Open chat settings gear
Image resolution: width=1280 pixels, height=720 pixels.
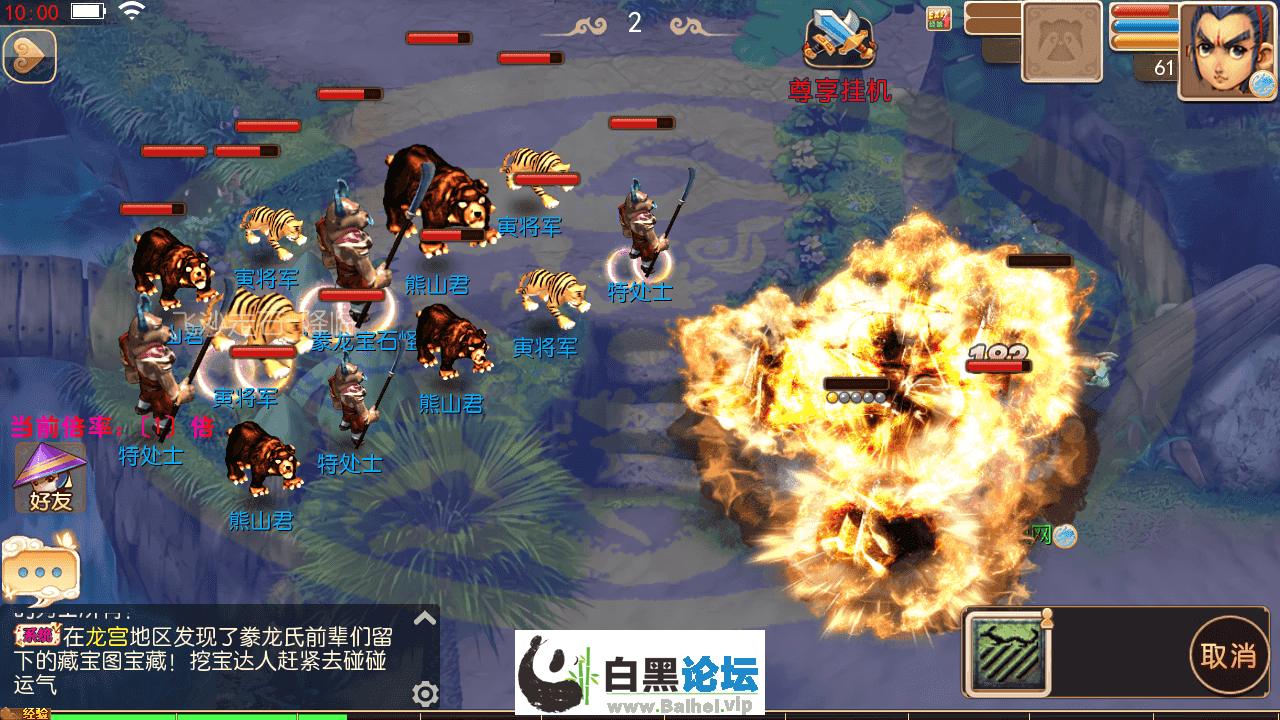click(425, 693)
